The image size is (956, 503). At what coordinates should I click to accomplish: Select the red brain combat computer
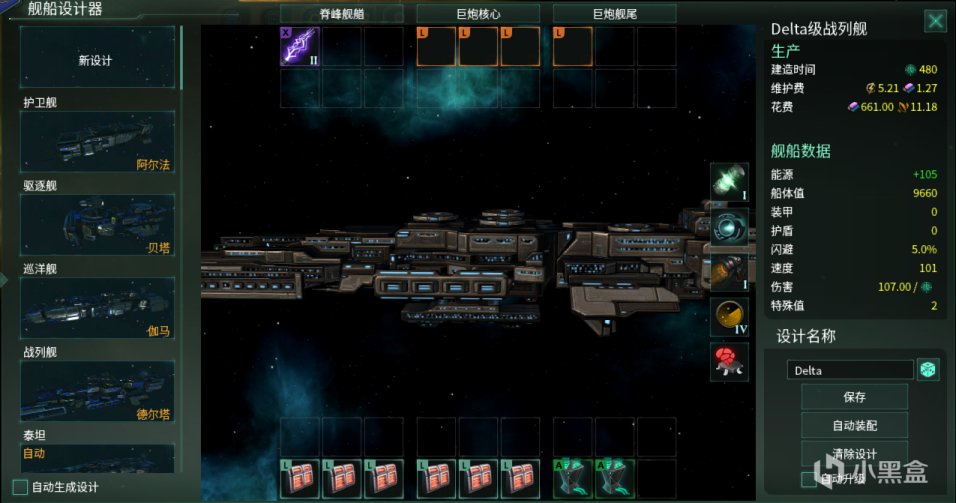730,361
